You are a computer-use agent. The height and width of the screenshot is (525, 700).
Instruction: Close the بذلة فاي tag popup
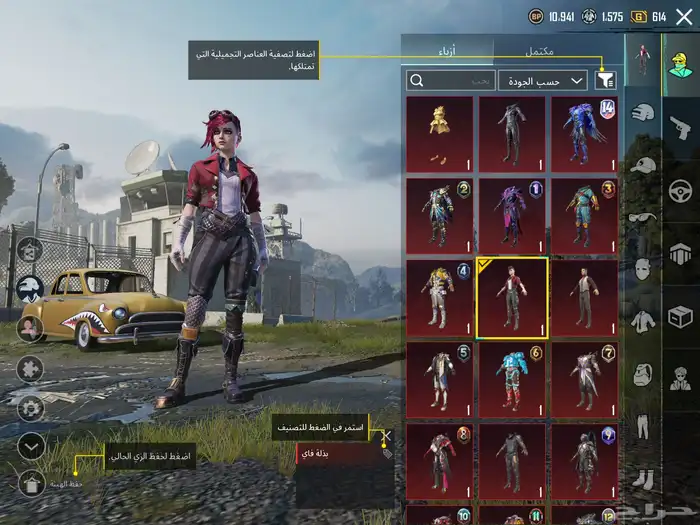point(386,437)
